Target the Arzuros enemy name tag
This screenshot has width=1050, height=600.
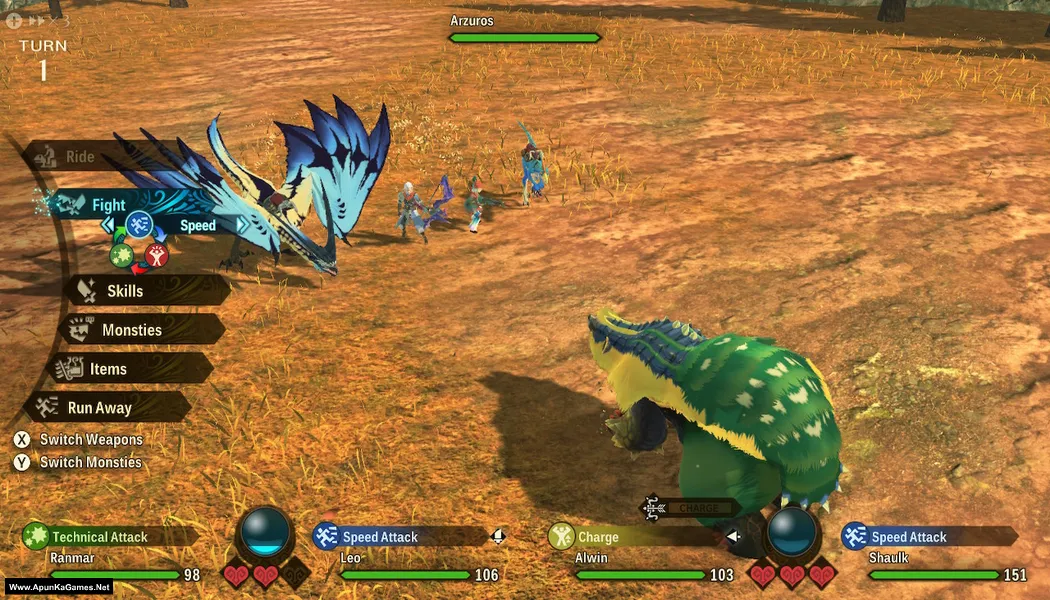471,21
